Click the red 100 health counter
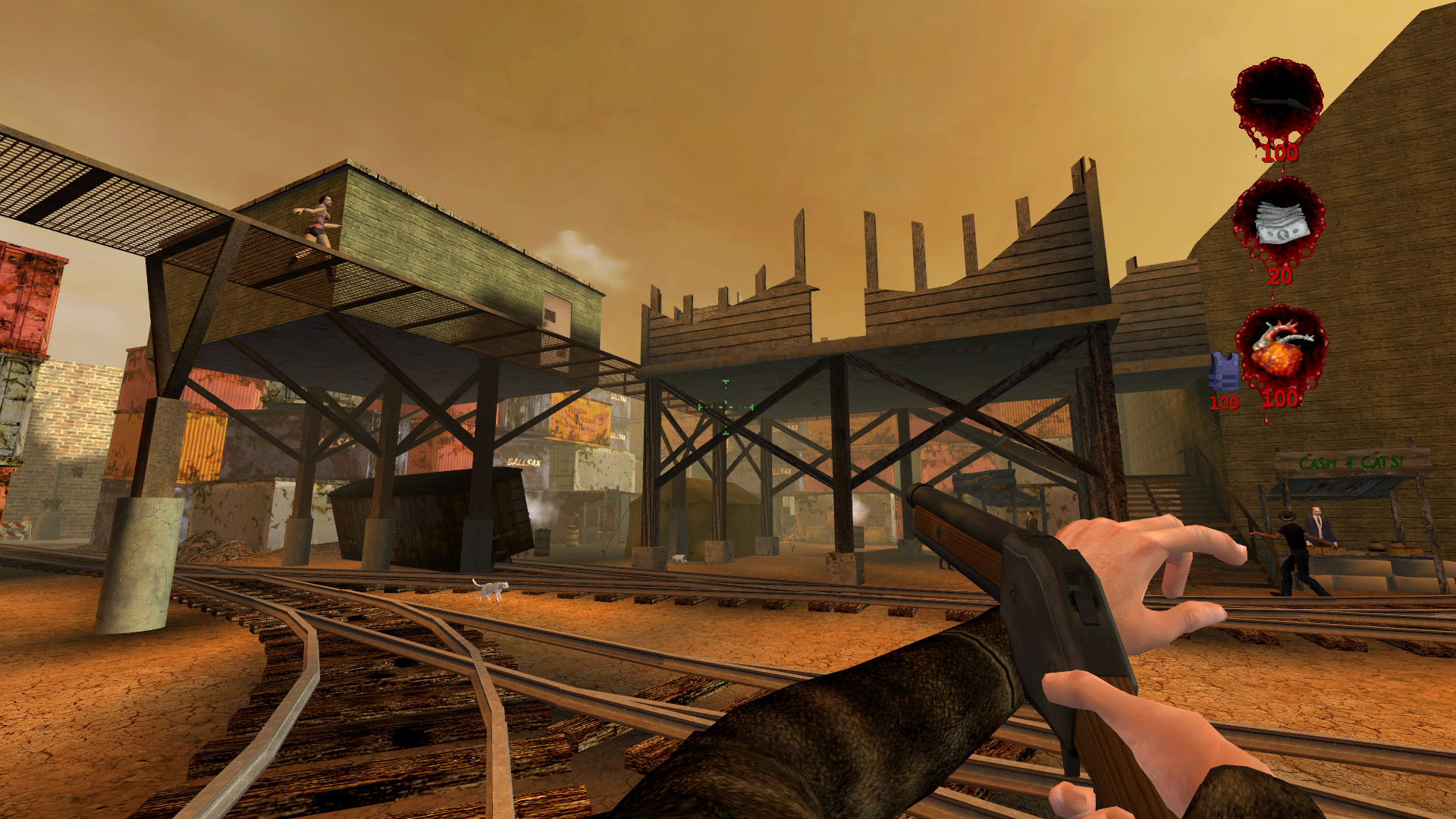Screen dimensions: 1456x819 click(x=1280, y=400)
